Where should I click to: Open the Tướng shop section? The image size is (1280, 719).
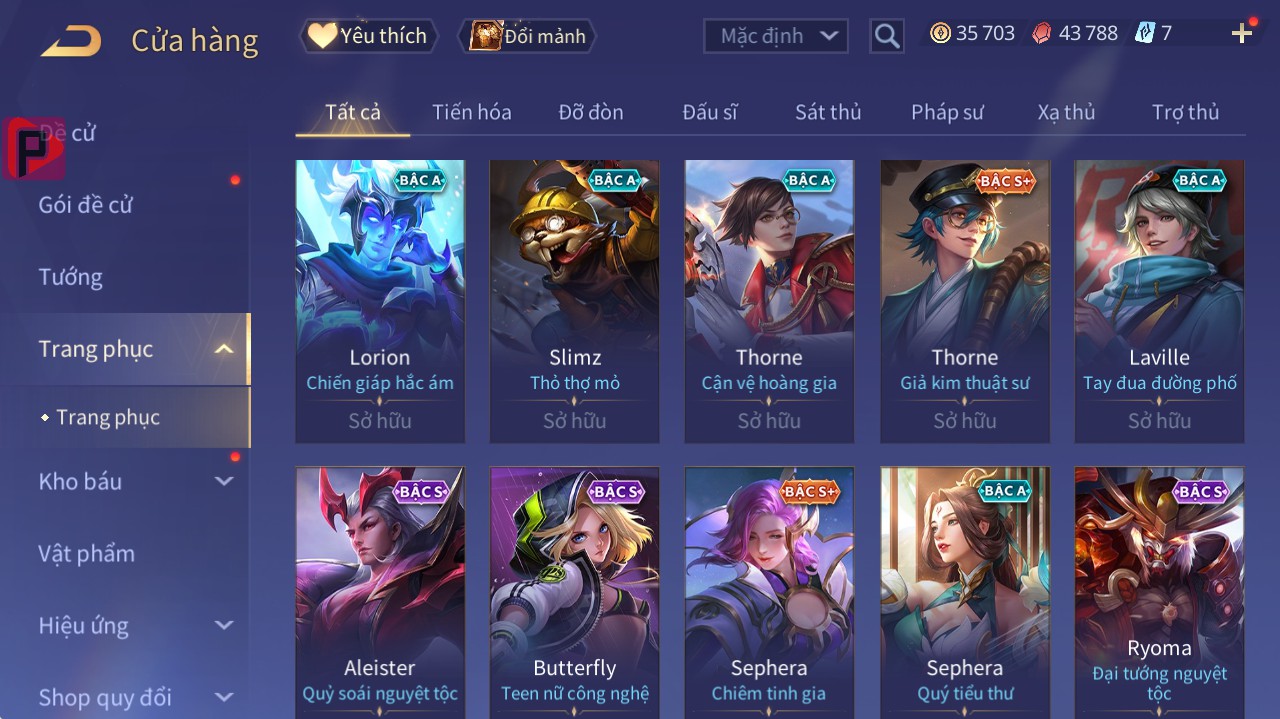(71, 277)
